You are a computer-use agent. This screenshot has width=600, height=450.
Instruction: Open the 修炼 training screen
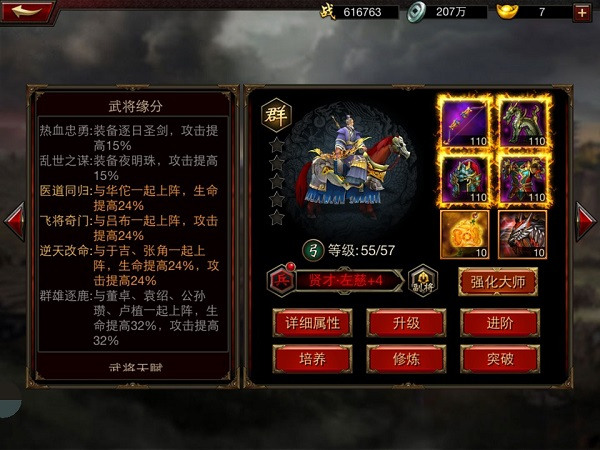coord(406,358)
